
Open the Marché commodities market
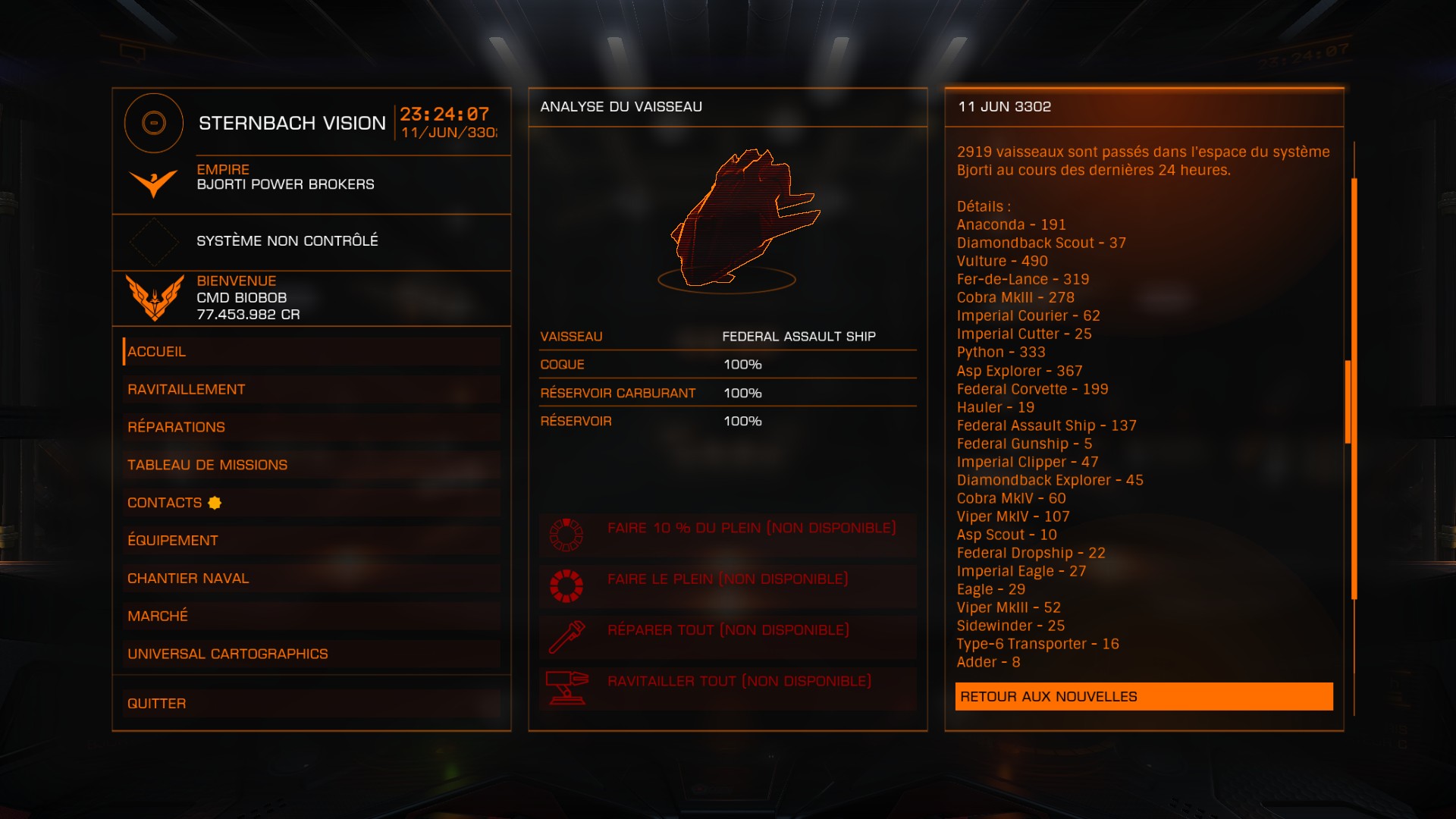[311, 616]
